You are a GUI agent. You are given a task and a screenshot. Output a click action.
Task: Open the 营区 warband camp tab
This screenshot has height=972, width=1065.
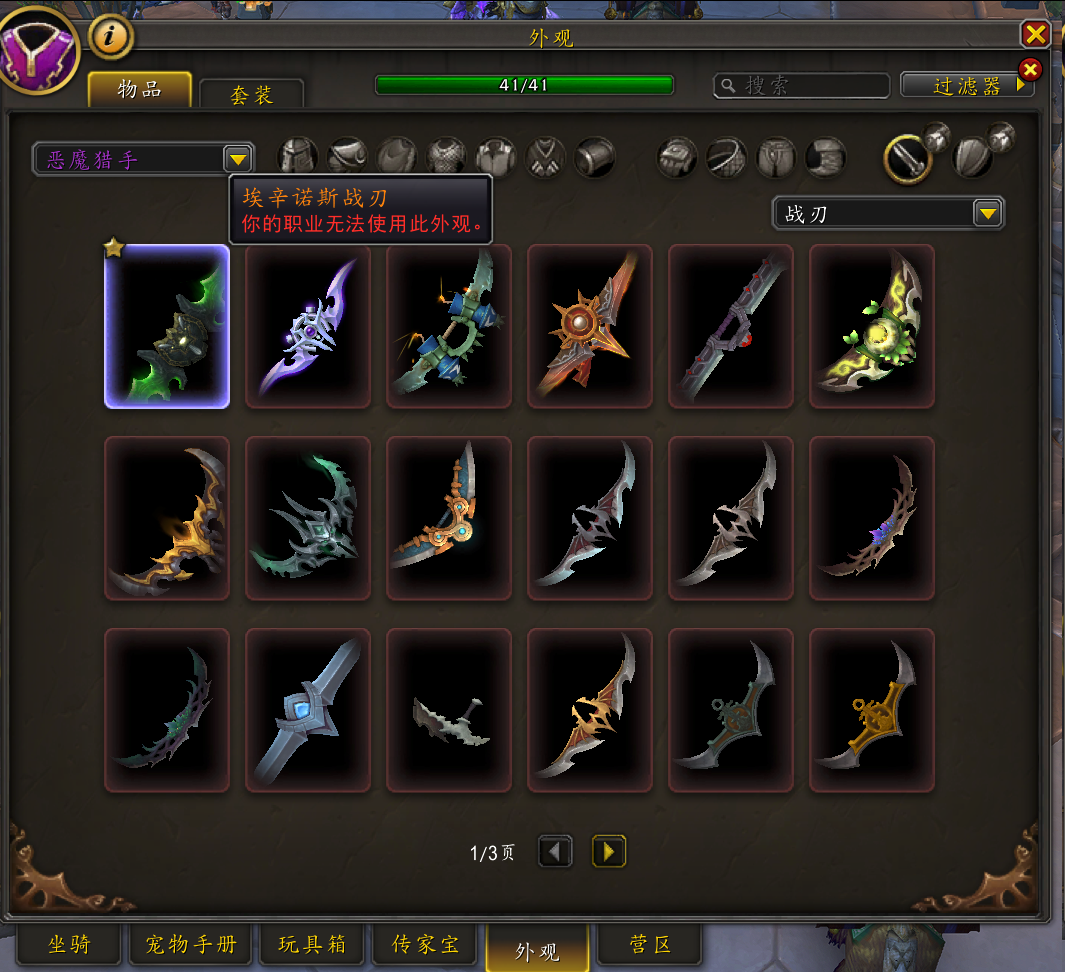(x=650, y=944)
